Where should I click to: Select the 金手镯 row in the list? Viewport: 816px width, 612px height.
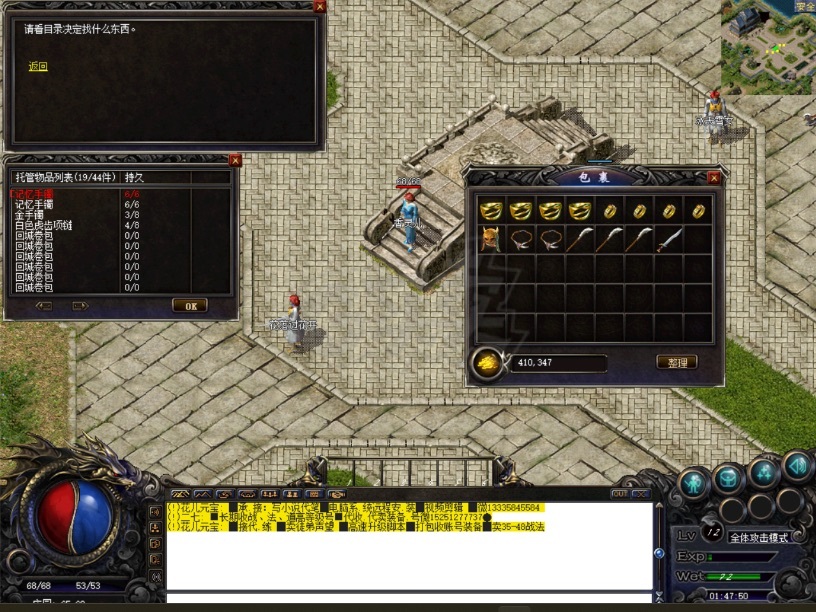(28, 214)
